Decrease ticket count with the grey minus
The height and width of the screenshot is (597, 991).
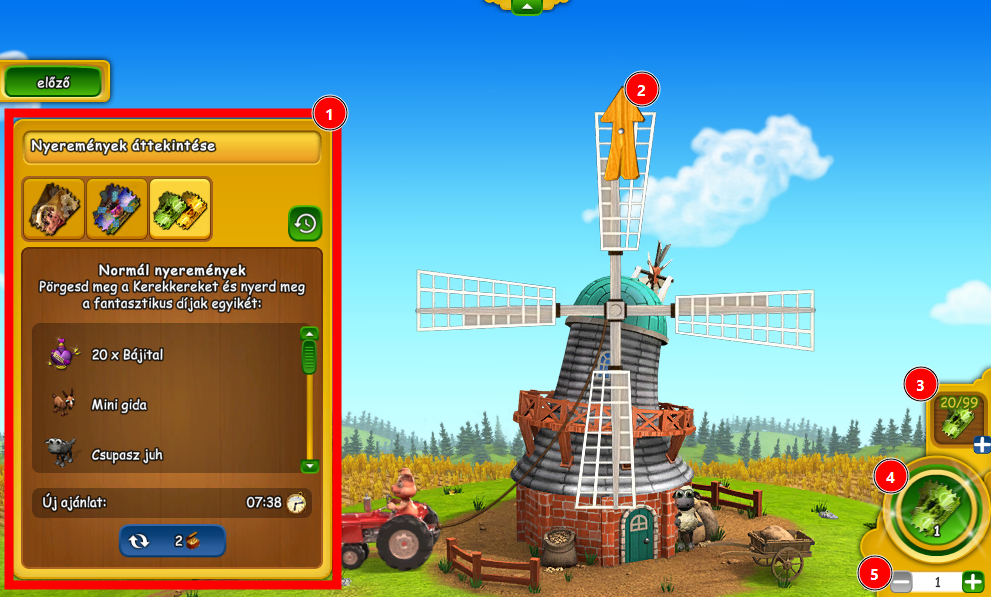pyautogui.click(x=901, y=582)
